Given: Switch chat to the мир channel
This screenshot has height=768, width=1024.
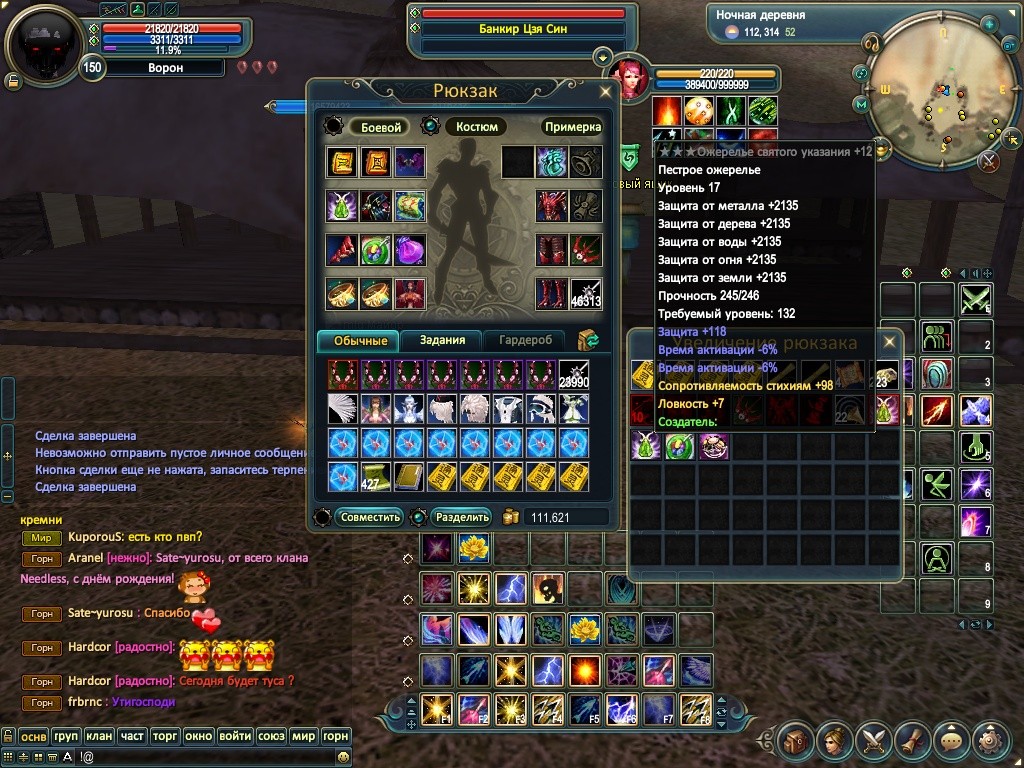Looking at the screenshot, I should tap(303, 736).
